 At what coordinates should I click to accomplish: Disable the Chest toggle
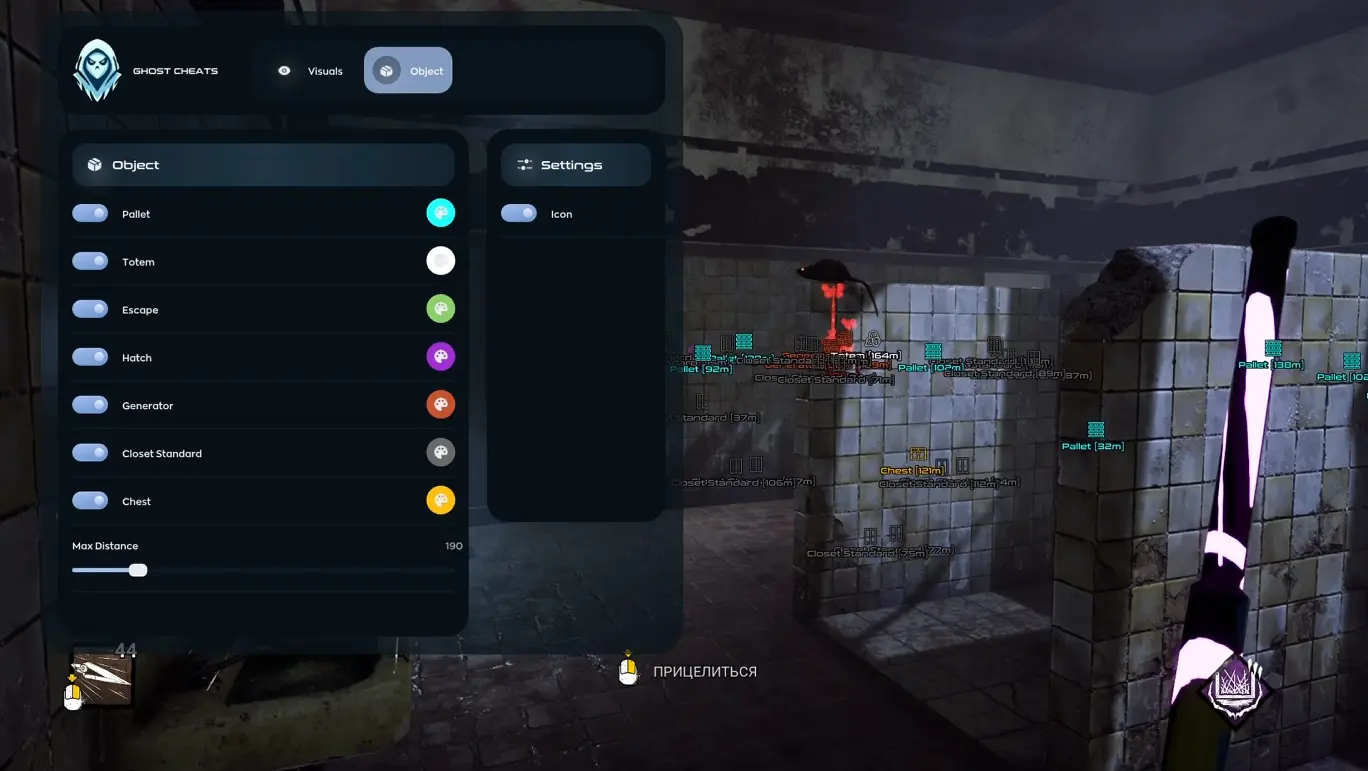[90, 501]
